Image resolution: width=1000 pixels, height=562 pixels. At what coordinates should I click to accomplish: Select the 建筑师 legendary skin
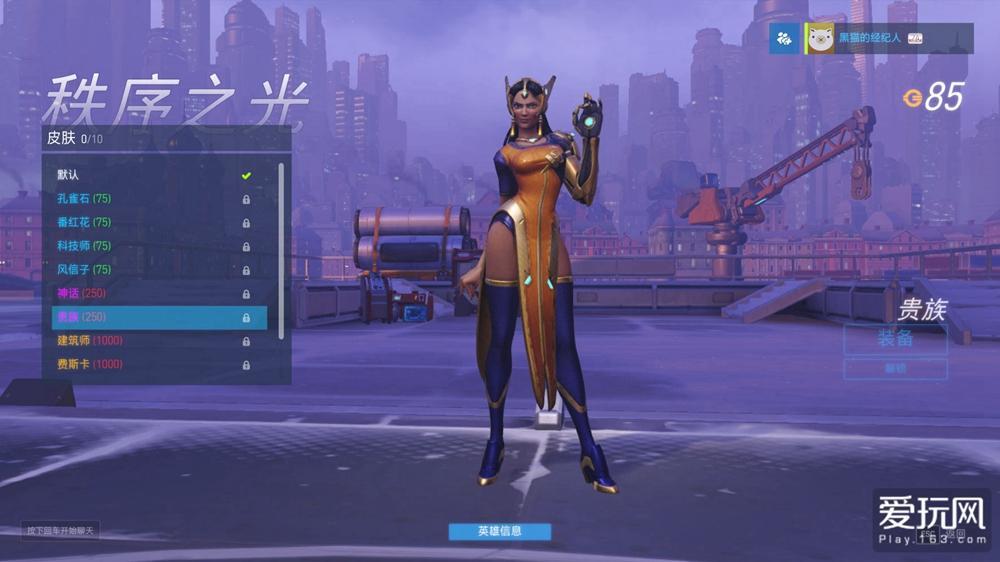(x=150, y=341)
